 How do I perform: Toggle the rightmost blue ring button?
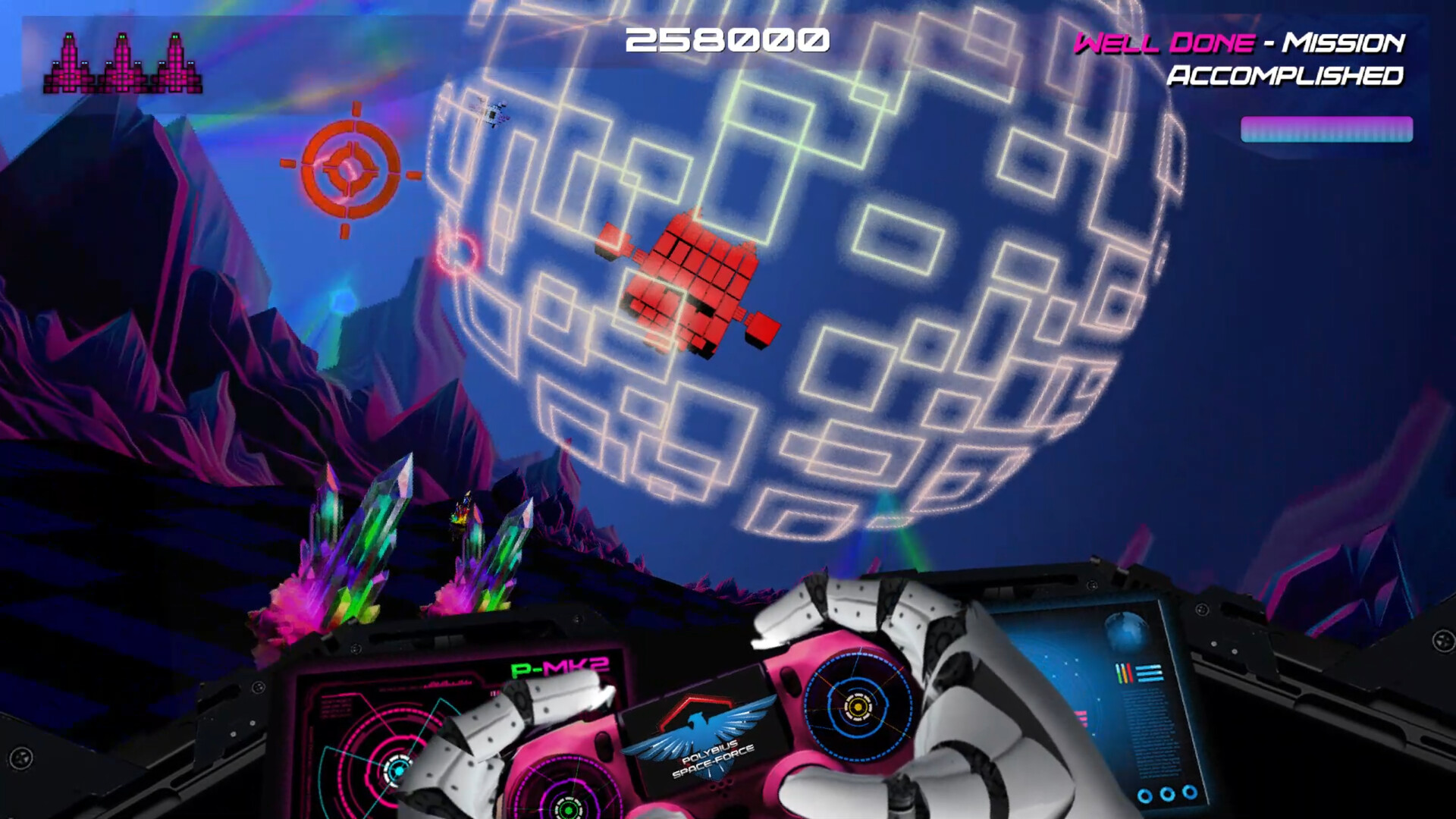(1189, 793)
